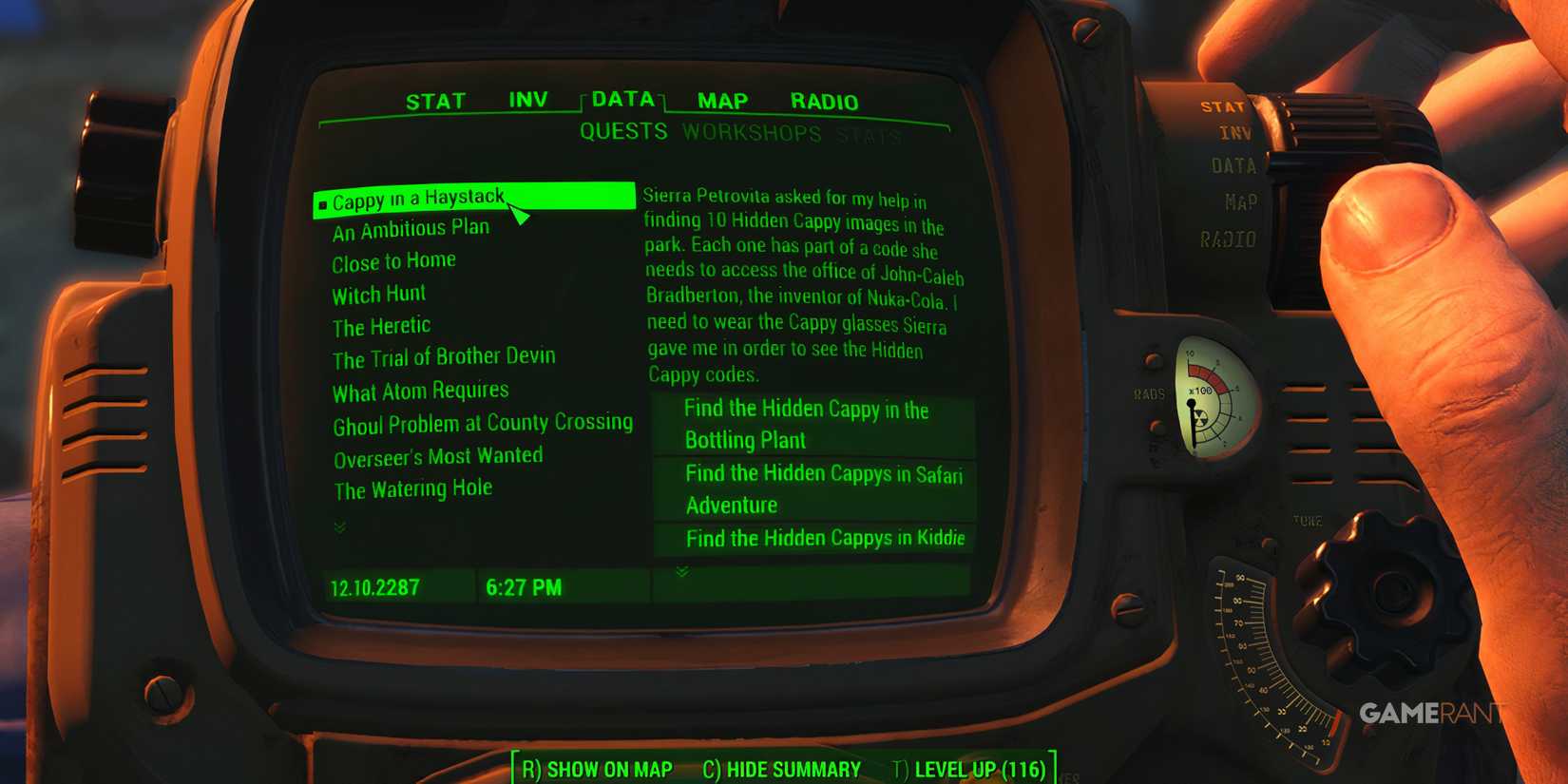Toggle active-quest marker beside Cappy in a Haystack

click(324, 201)
